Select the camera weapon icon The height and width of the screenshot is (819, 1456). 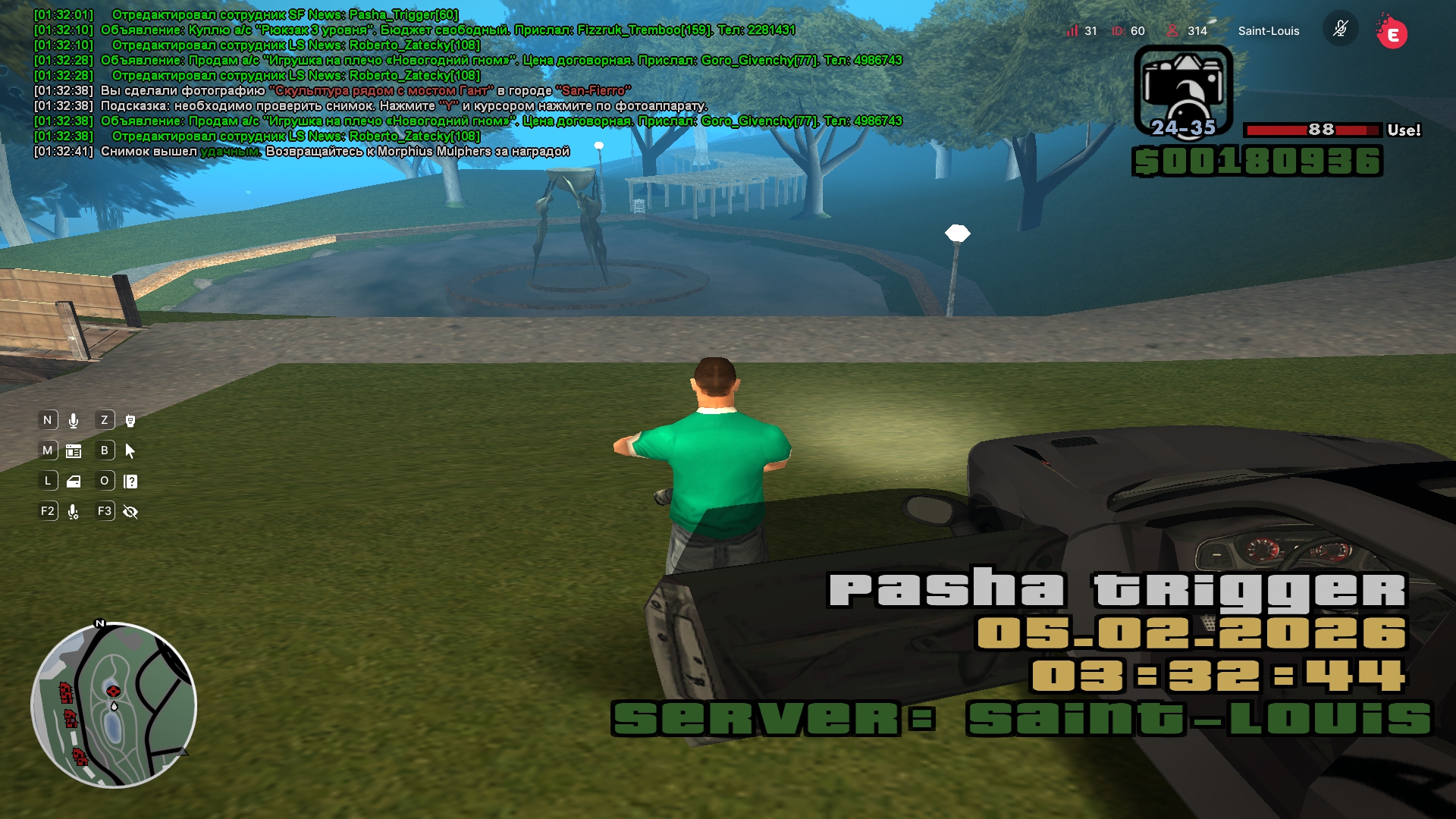pos(1183,89)
